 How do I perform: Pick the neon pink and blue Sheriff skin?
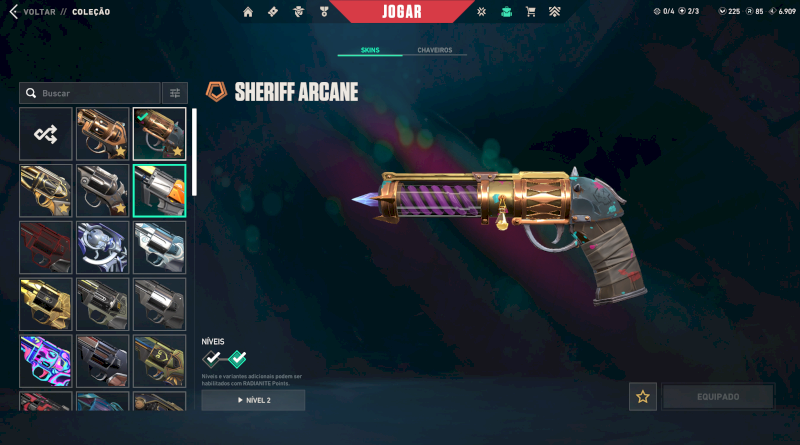click(x=46, y=361)
